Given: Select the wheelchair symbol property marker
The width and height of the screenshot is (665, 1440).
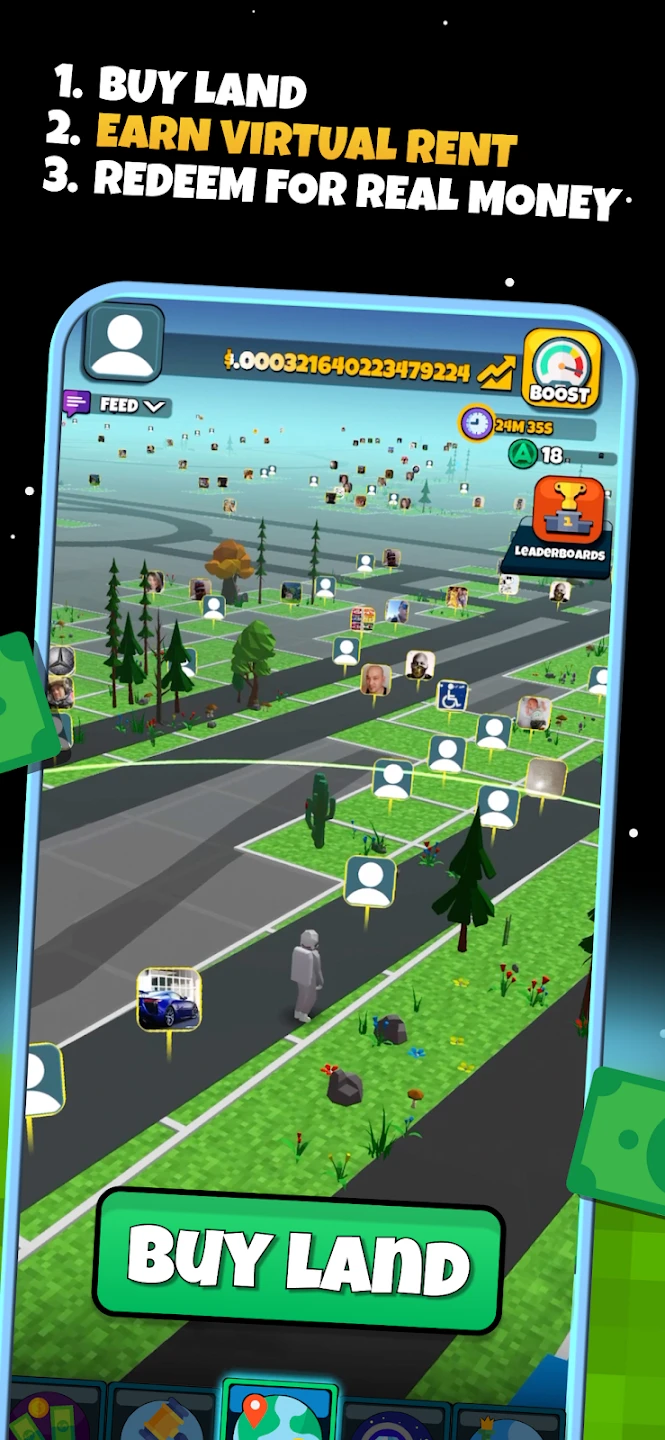Looking at the screenshot, I should click(x=452, y=696).
